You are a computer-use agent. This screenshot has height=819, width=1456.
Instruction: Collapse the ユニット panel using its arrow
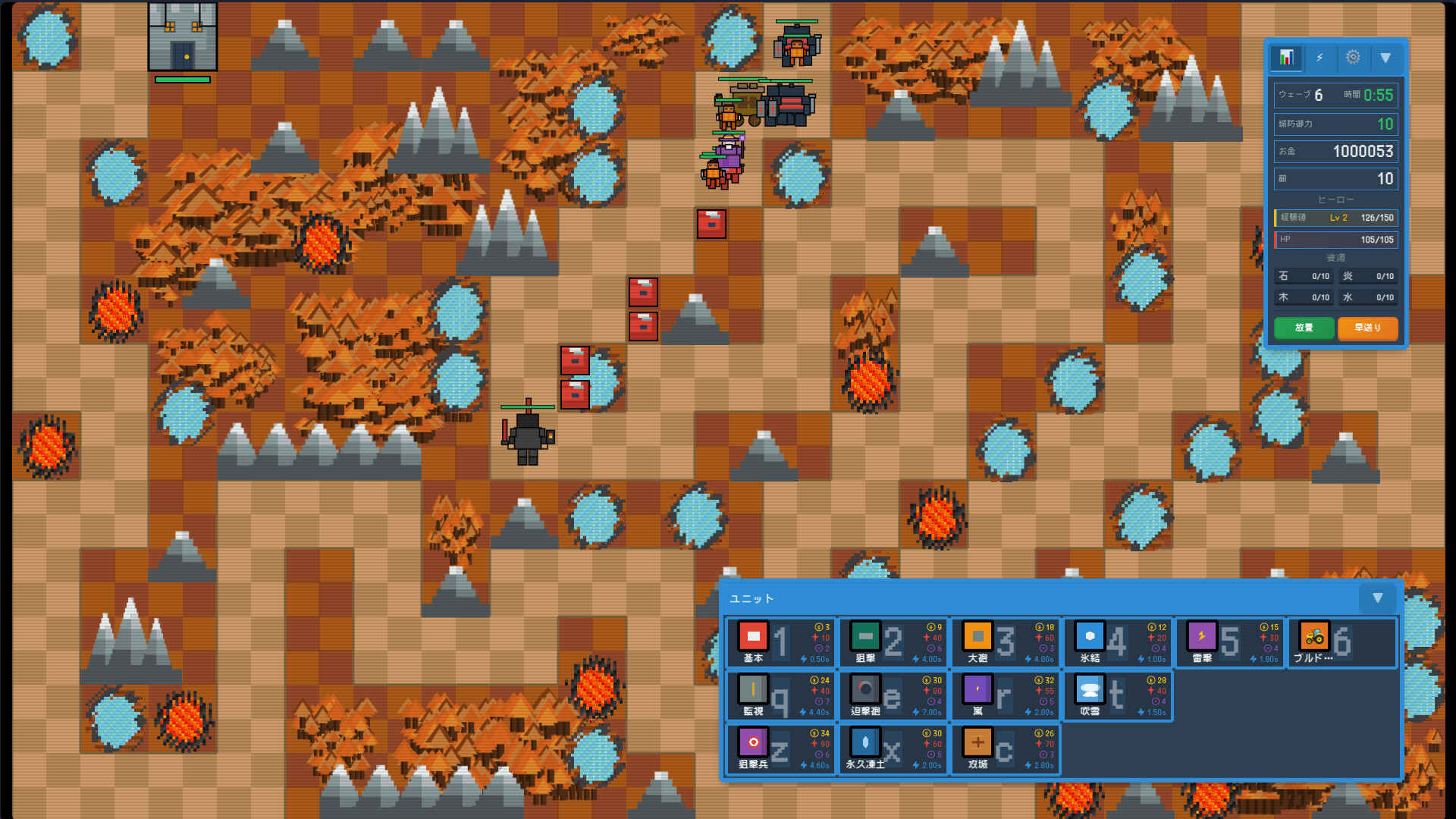[1377, 598]
